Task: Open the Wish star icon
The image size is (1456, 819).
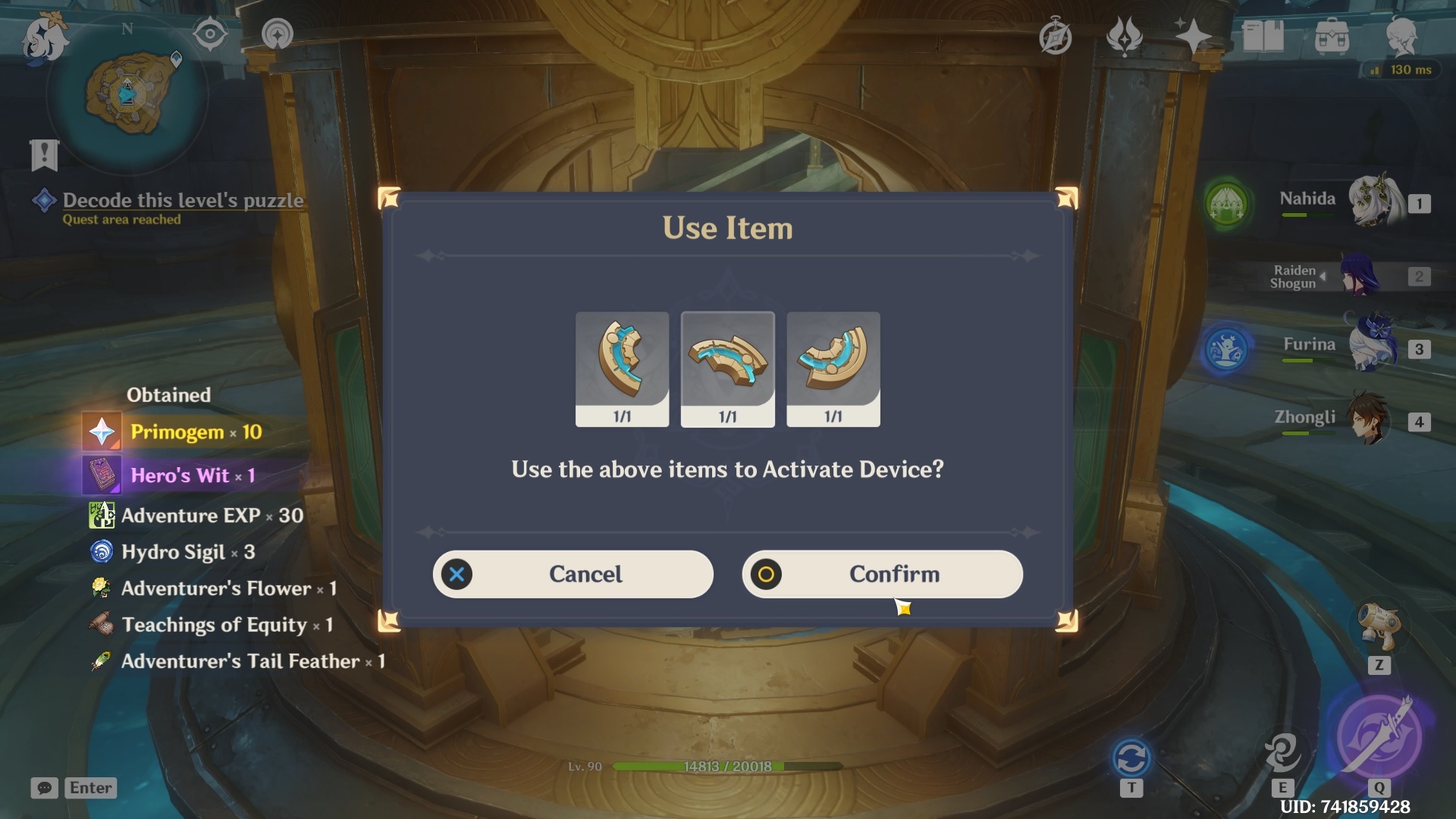Action: (x=1193, y=36)
